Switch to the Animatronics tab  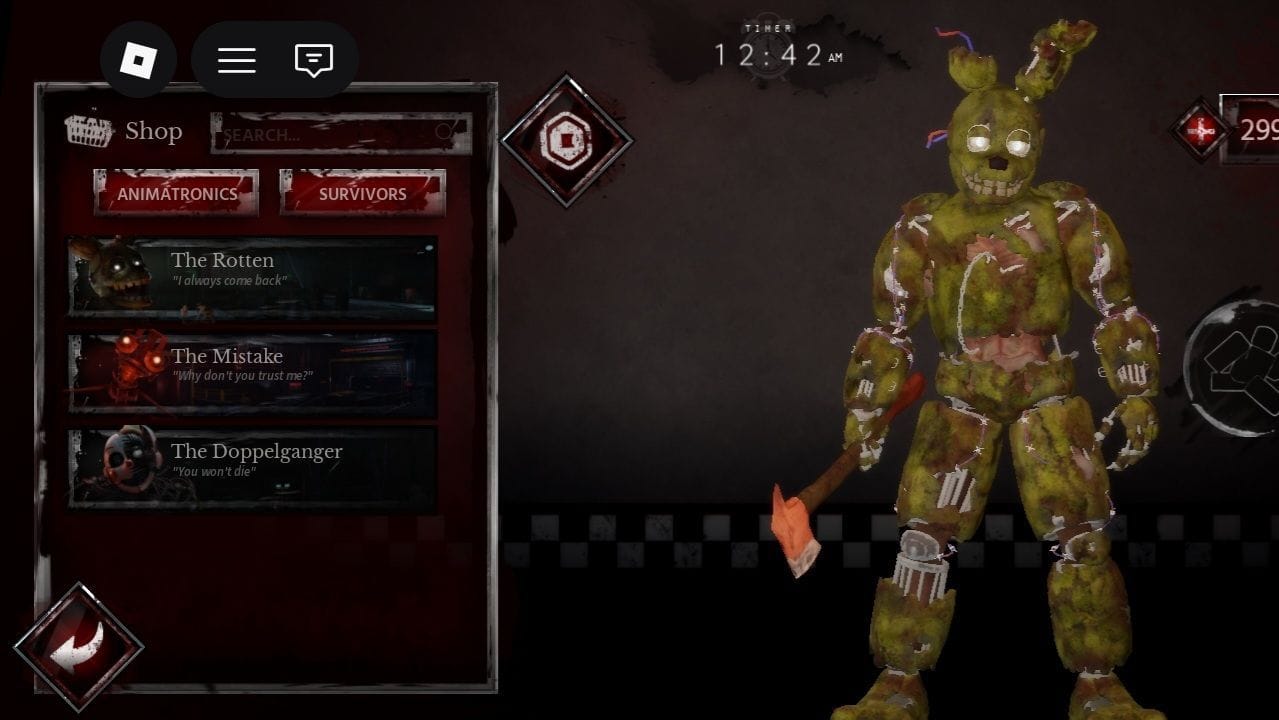[177, 193]
